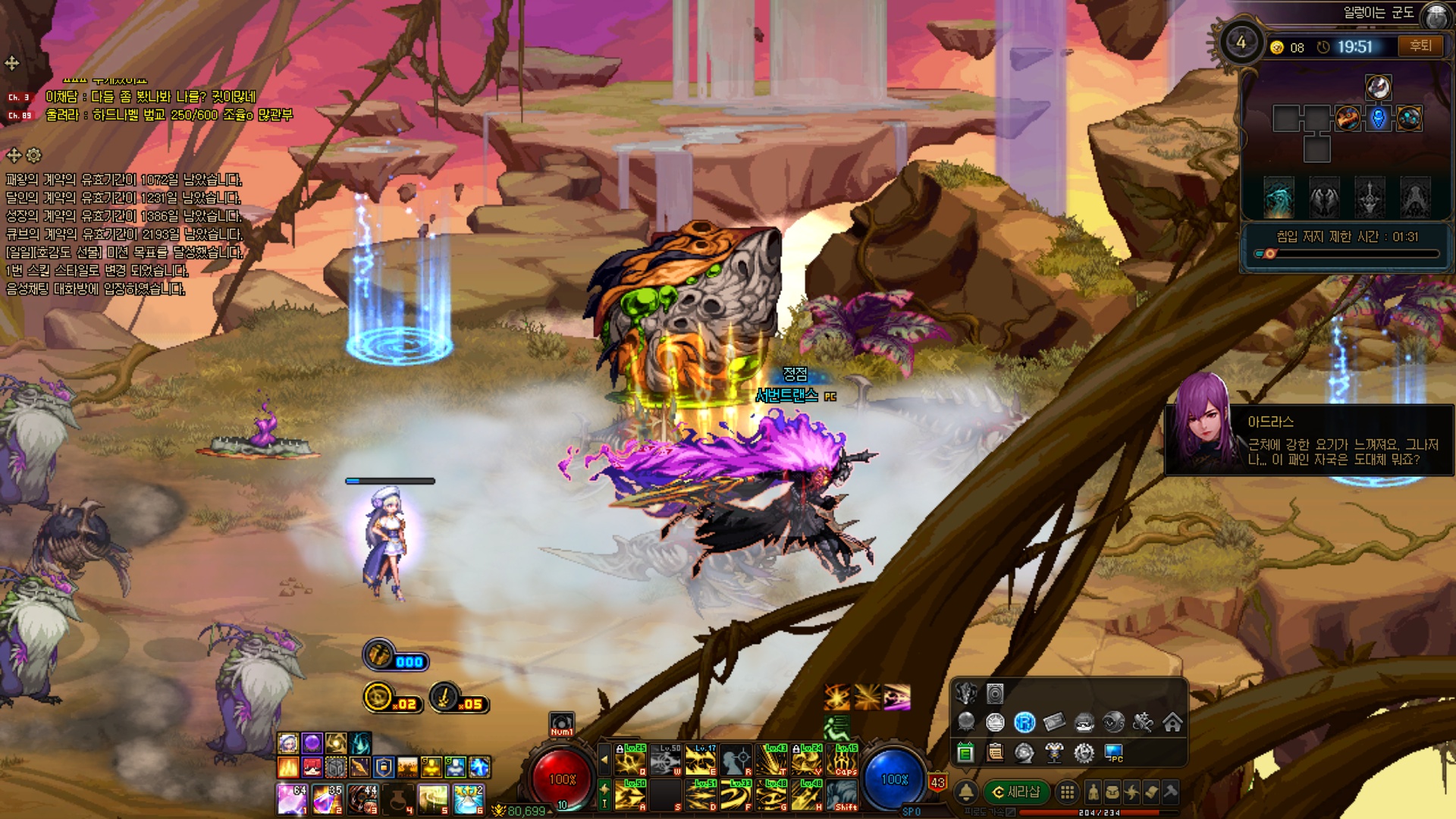Open the gear settings icon

(1084, 752)
